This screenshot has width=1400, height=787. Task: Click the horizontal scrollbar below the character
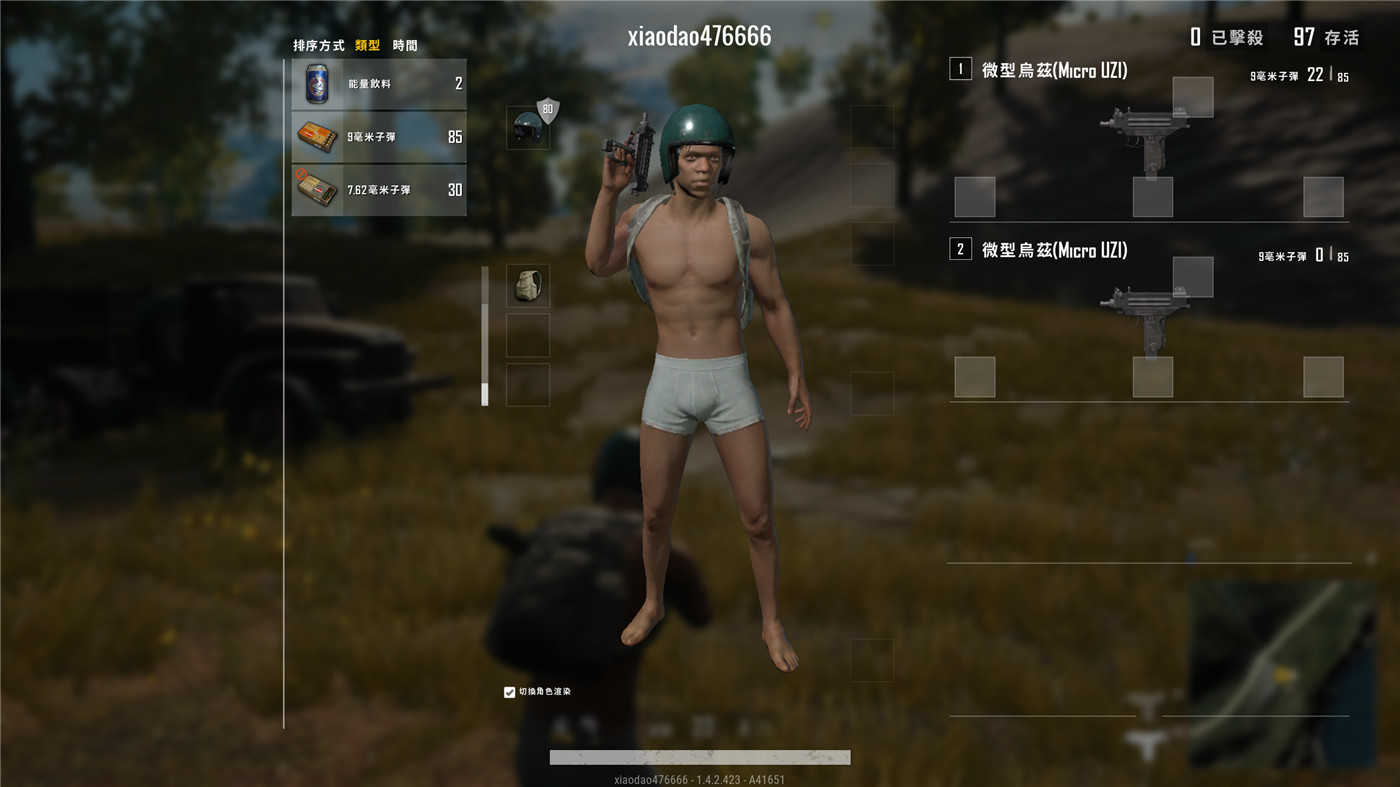(698, 756)
